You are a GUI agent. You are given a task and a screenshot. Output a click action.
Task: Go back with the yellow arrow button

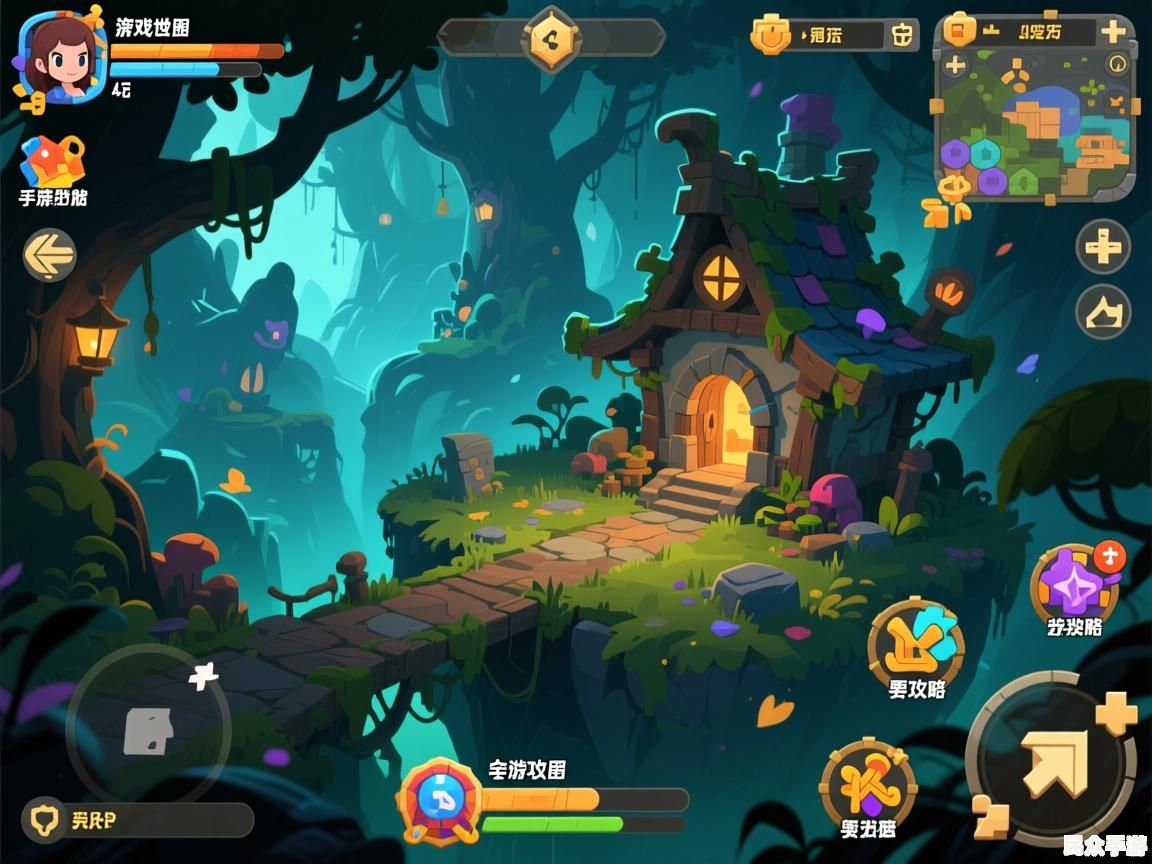pos(49,254)
